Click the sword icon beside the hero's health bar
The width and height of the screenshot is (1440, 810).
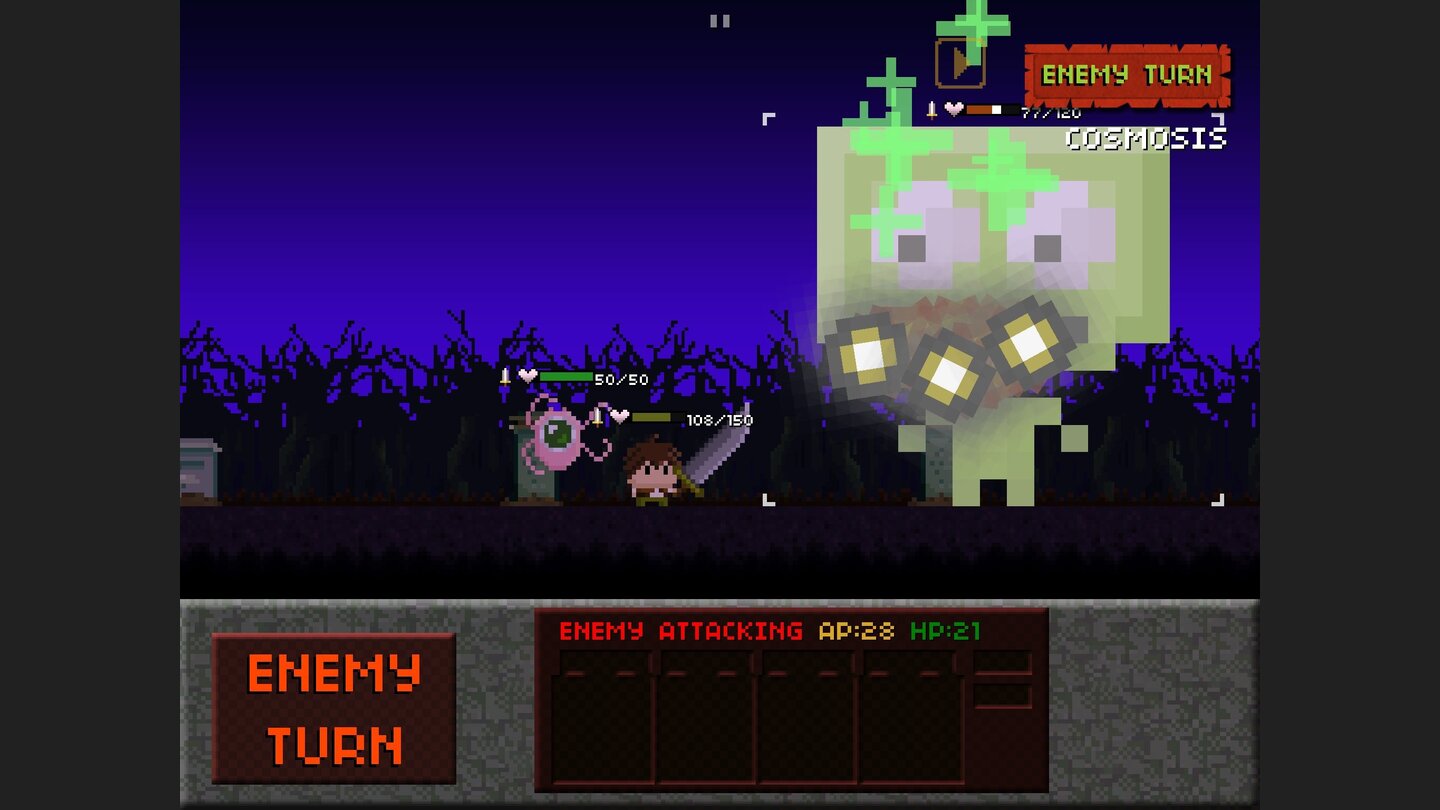tap(597, 420)
